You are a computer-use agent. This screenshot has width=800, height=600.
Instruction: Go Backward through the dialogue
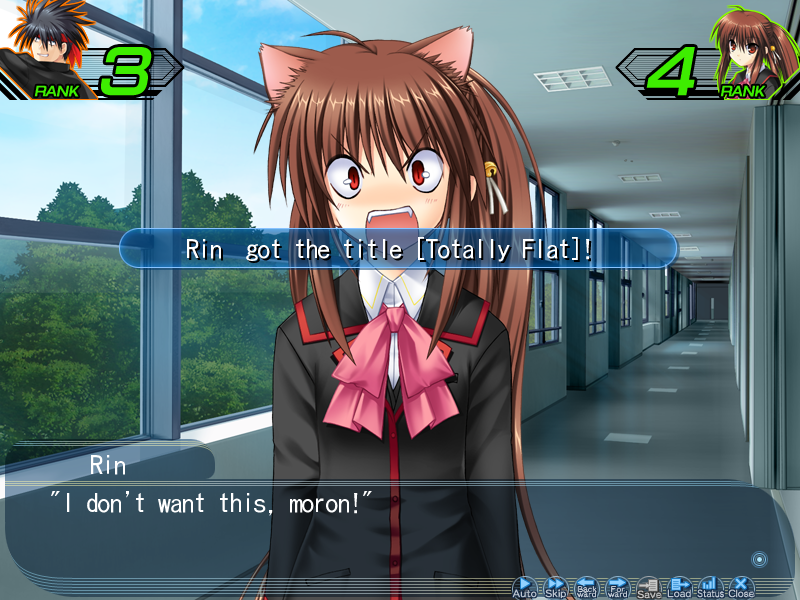(x=587, y=585)
